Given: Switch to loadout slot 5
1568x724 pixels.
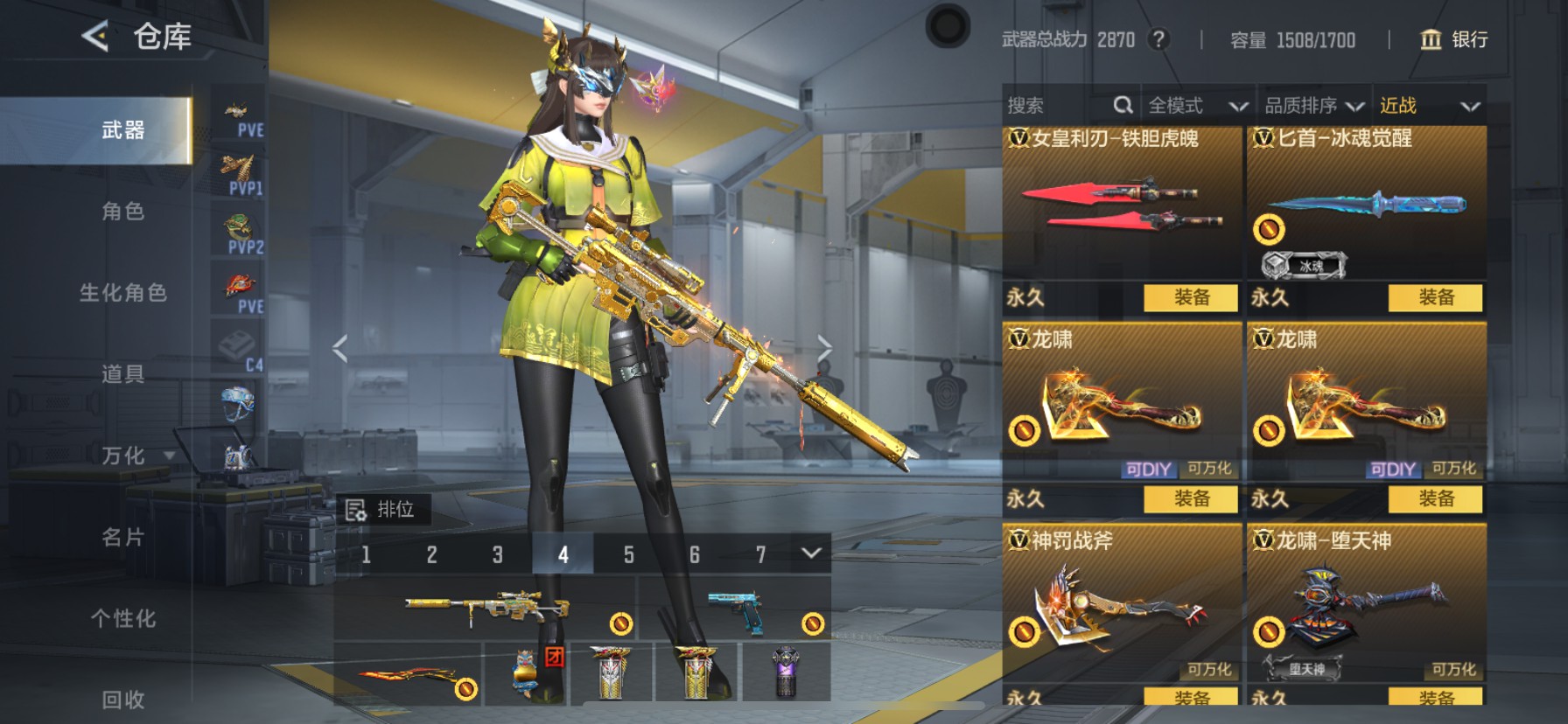Looking at the screenshot, I should coord(628,554).
